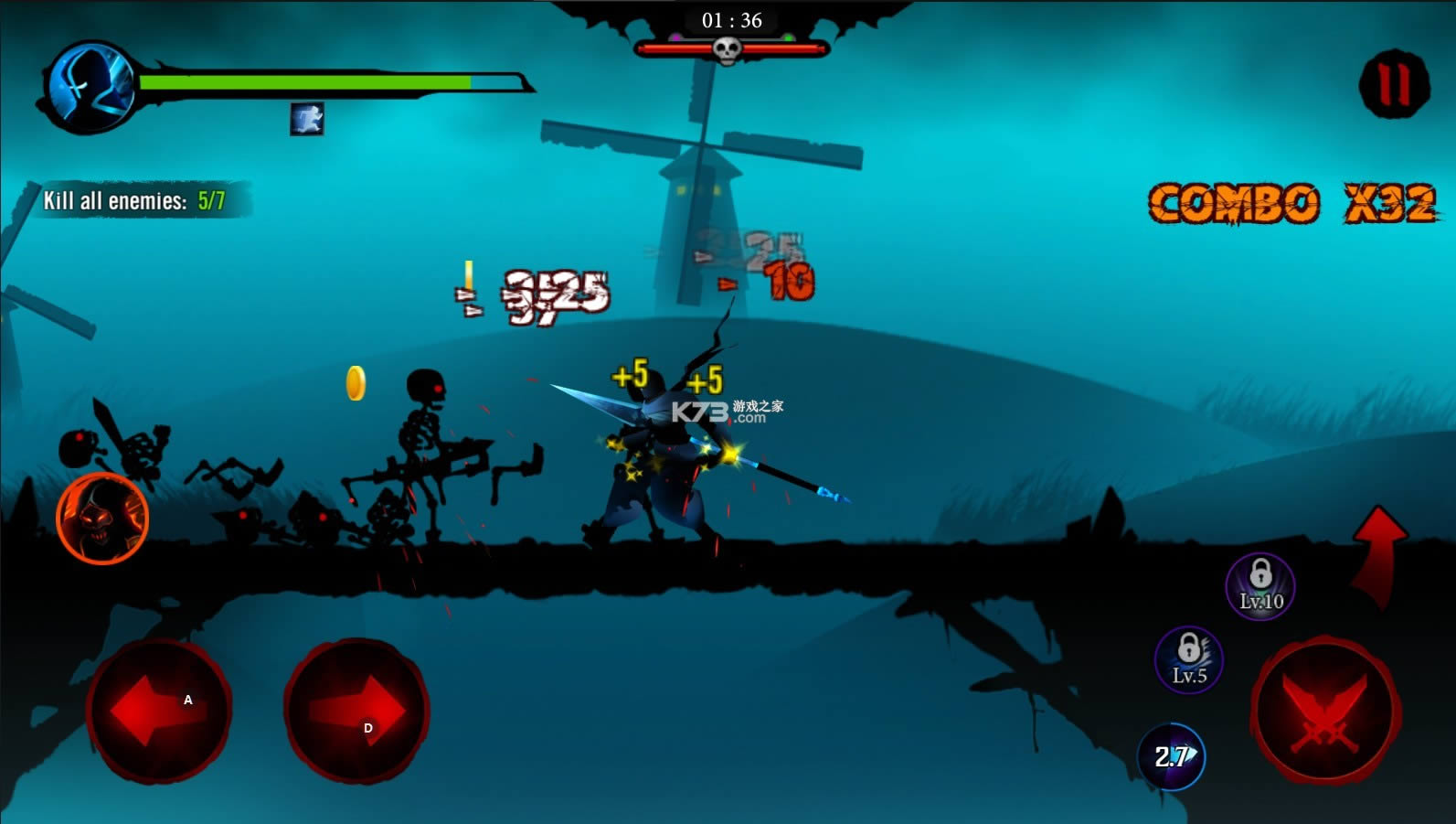The width and height of the screenshot is (1456, 824).
Task: Select the hero portrait icon
Action: [90, 88]
